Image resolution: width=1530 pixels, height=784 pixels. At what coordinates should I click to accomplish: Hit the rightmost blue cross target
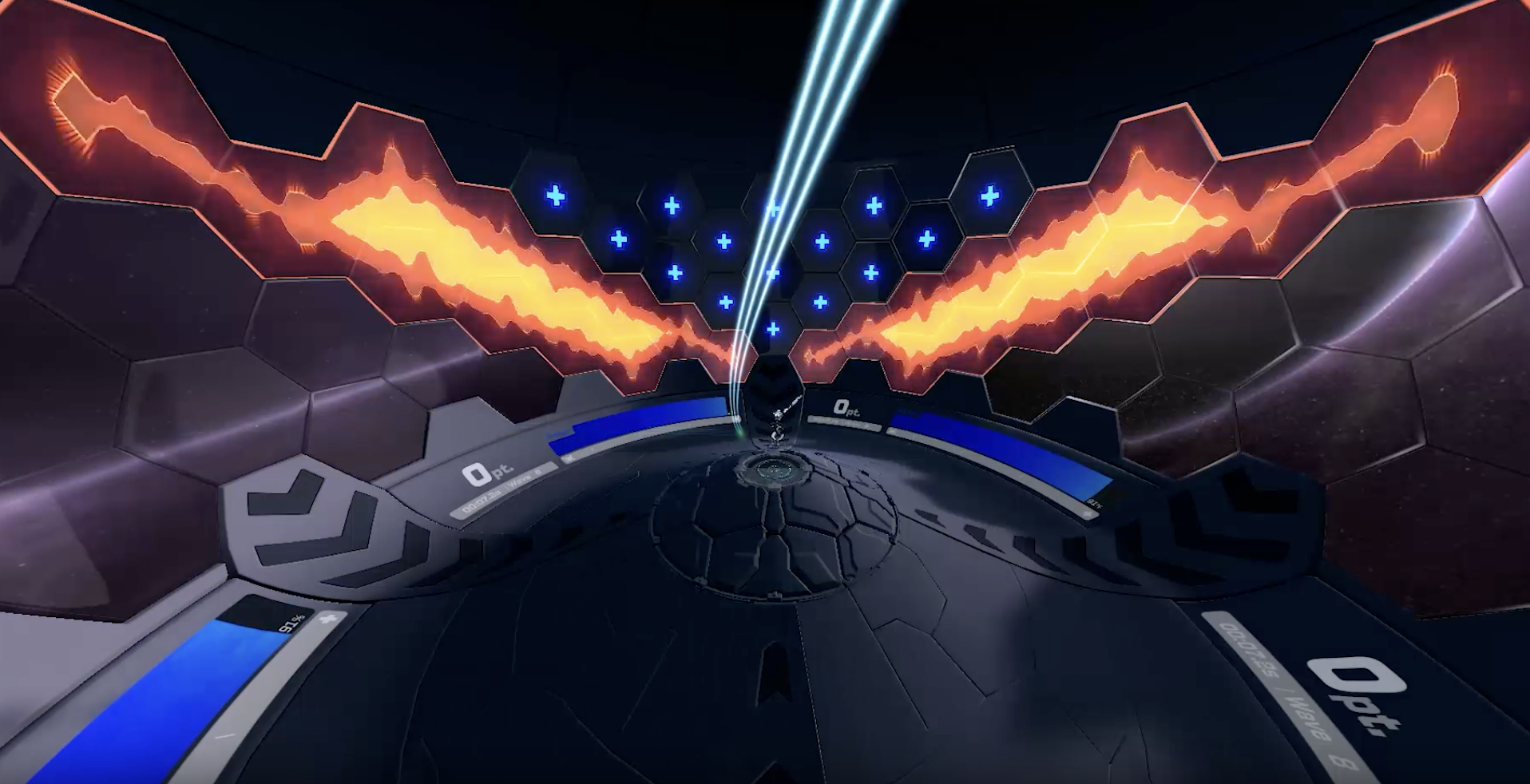pos(989,198)
